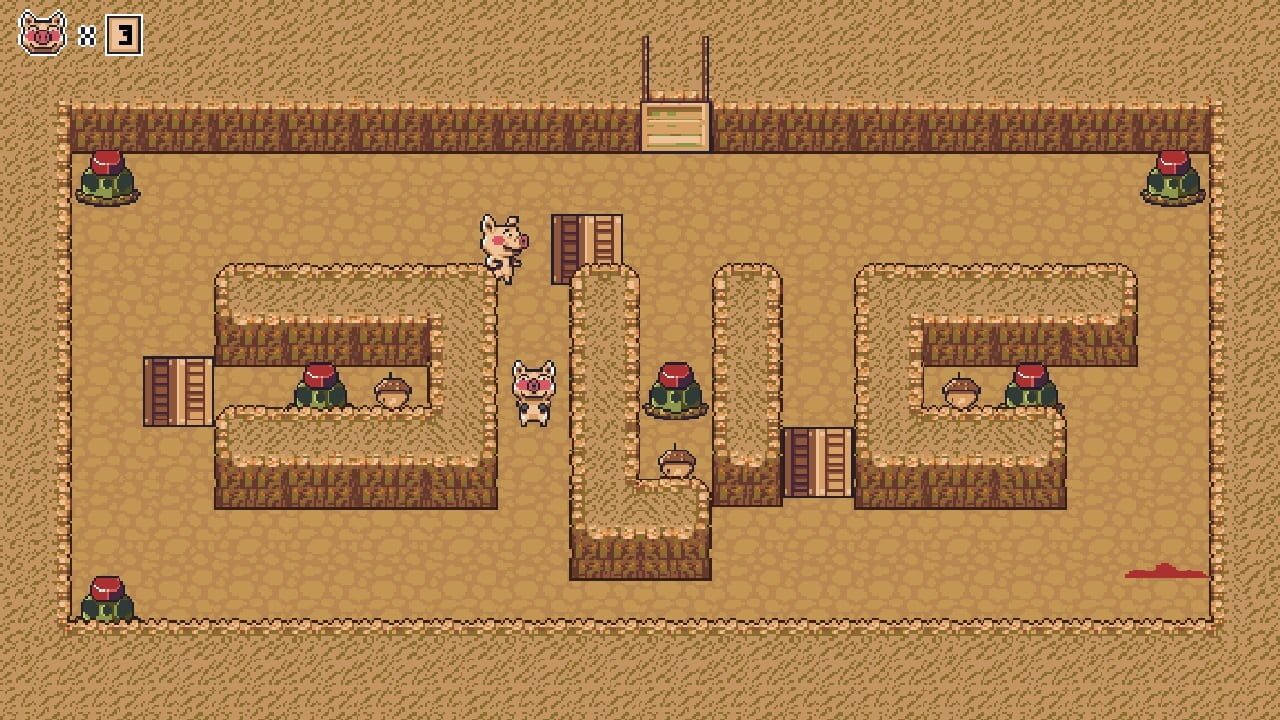1280x720 pixels.
Task: Click the crate blocking the right corridor
Action: point(820,463)
